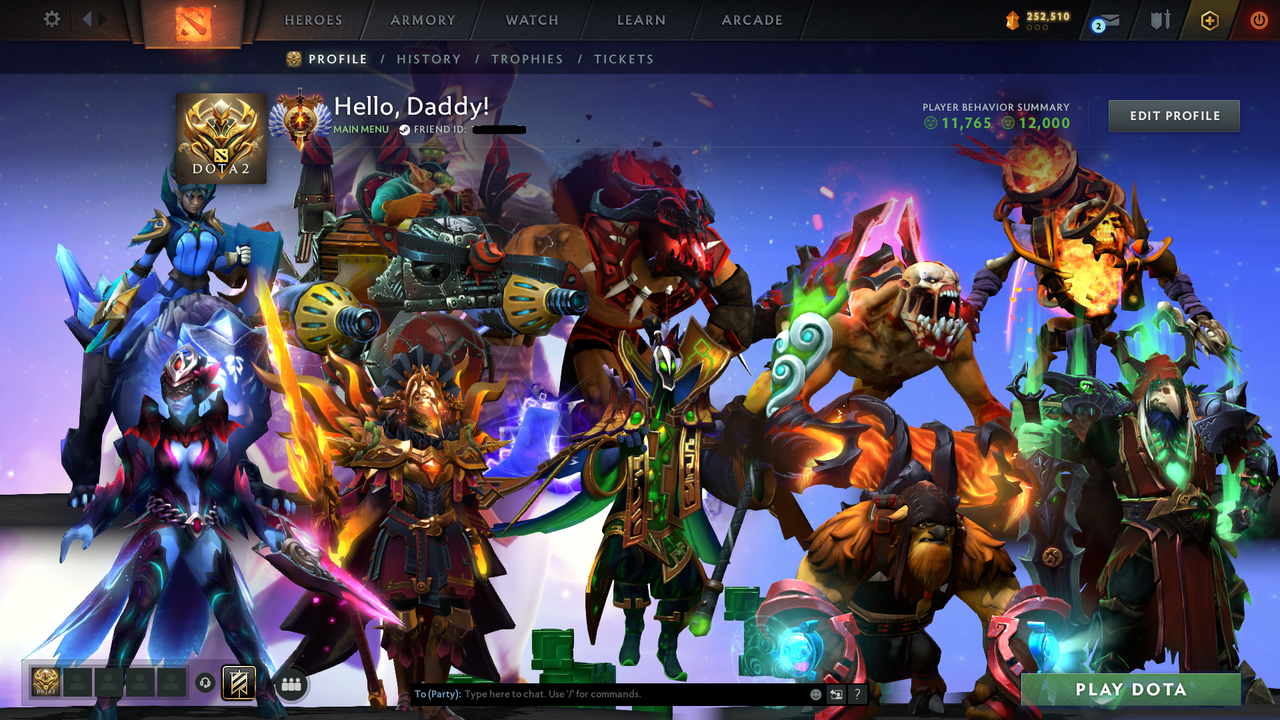Open chat help via the question mark icon
1280x720 pixels.
click(856, 693)
